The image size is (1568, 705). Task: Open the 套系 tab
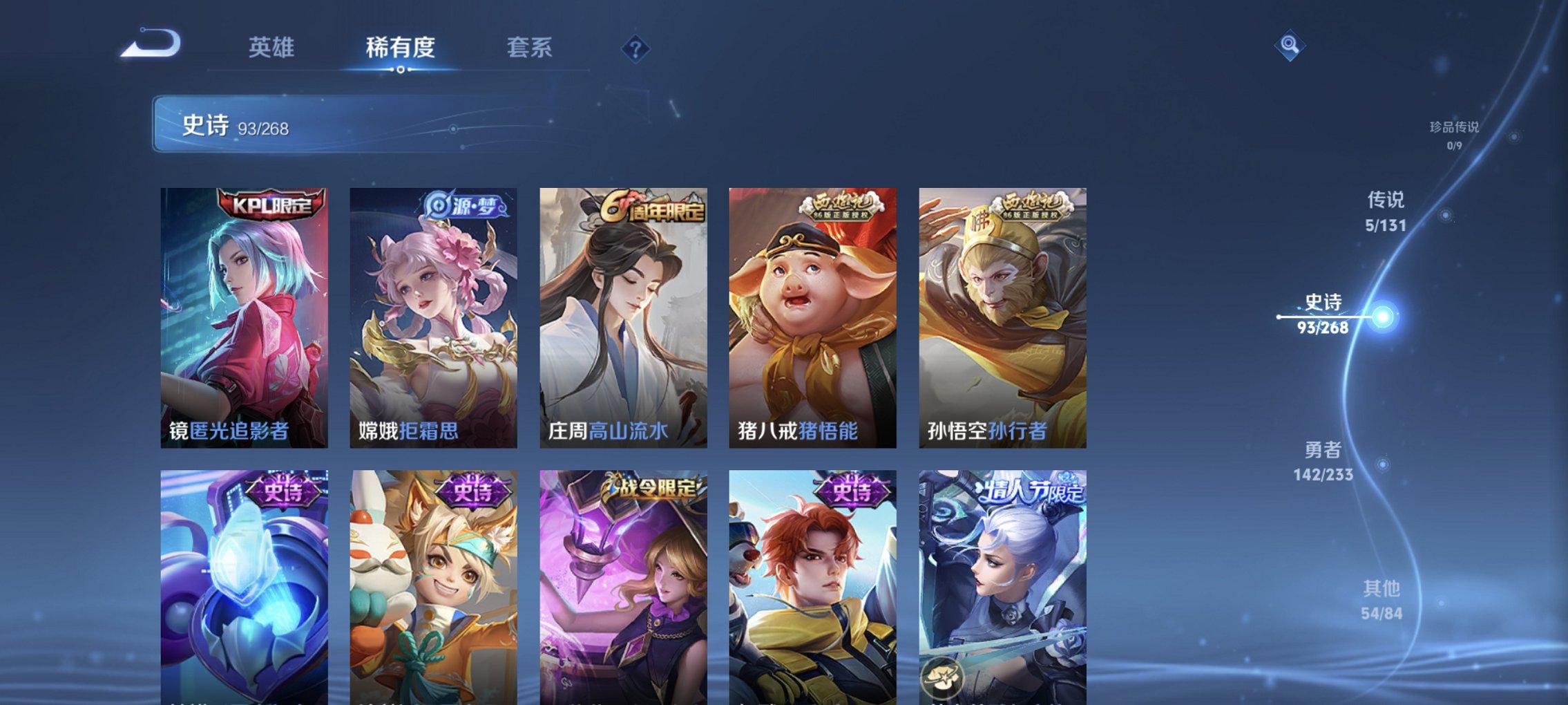click(x=529, y=48)
